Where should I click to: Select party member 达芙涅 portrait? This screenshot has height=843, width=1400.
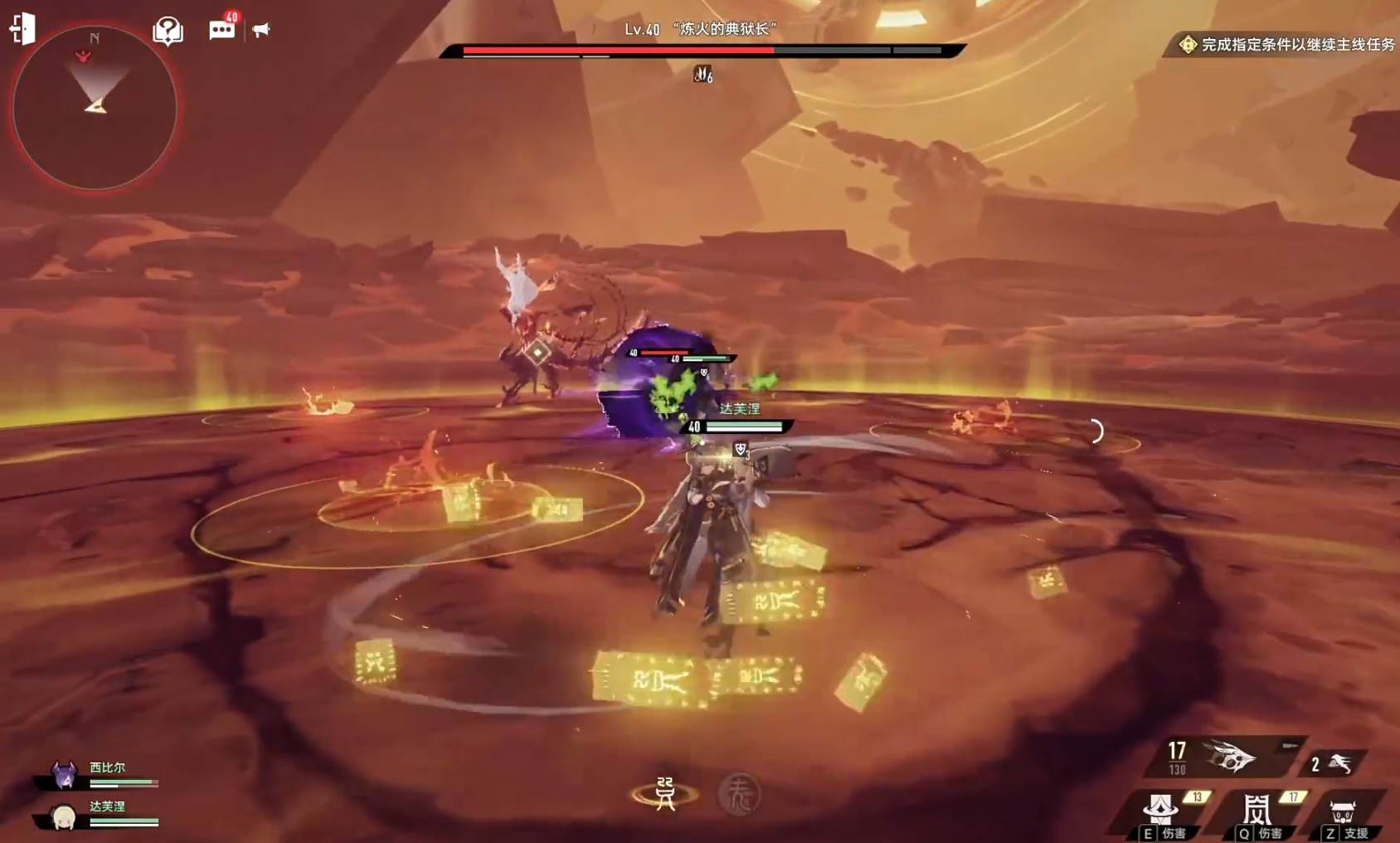[63, 816]
